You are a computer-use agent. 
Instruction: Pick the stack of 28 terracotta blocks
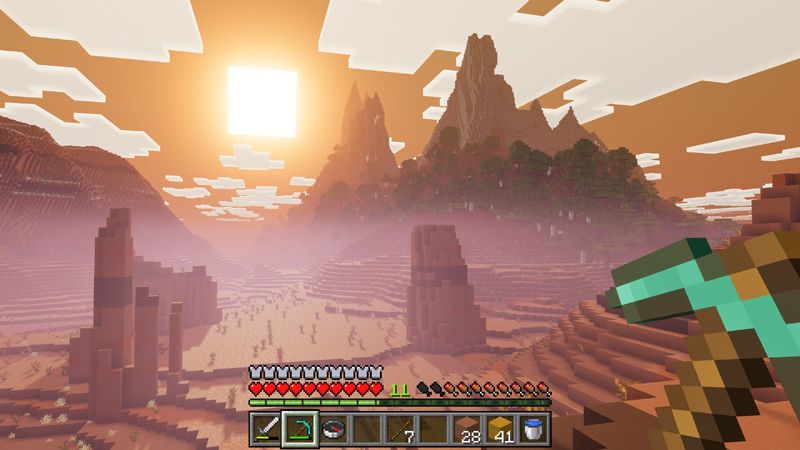click(468, 429)
